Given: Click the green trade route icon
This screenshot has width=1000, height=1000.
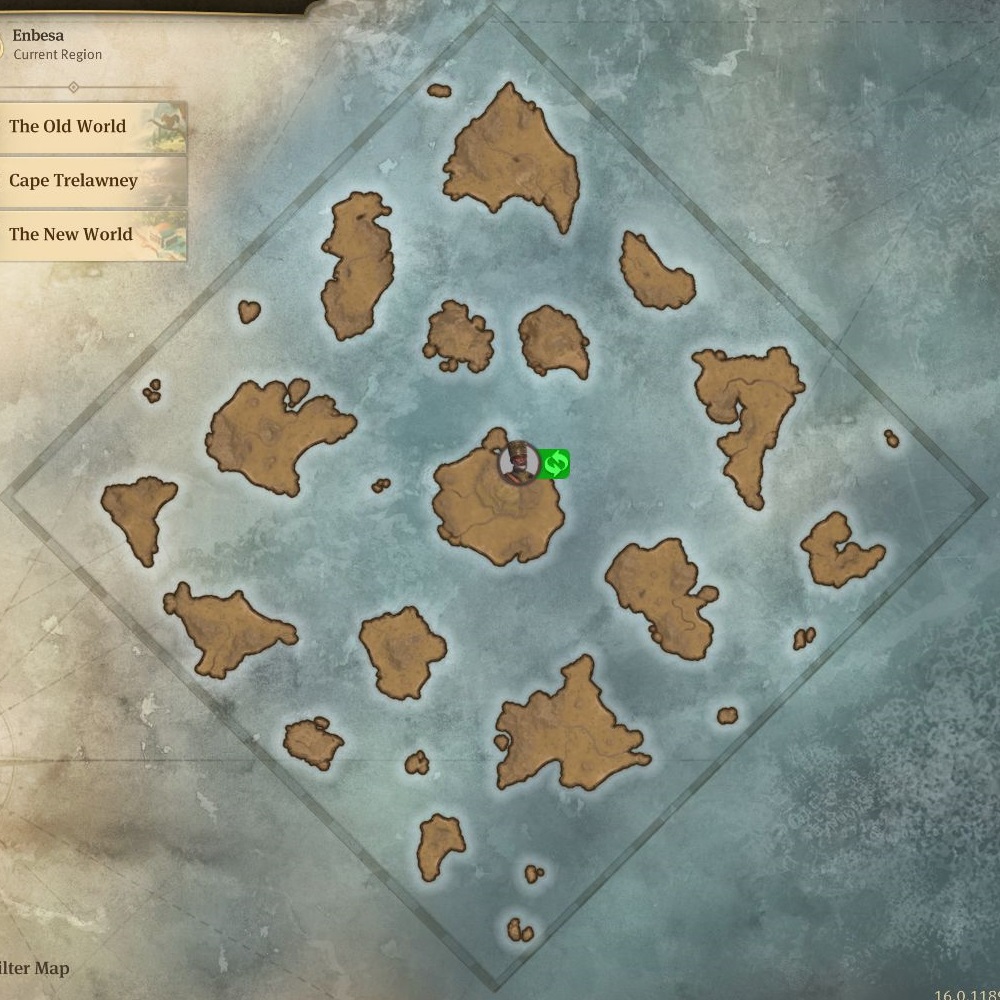Looking at the screenshot, I should point(555,464).
